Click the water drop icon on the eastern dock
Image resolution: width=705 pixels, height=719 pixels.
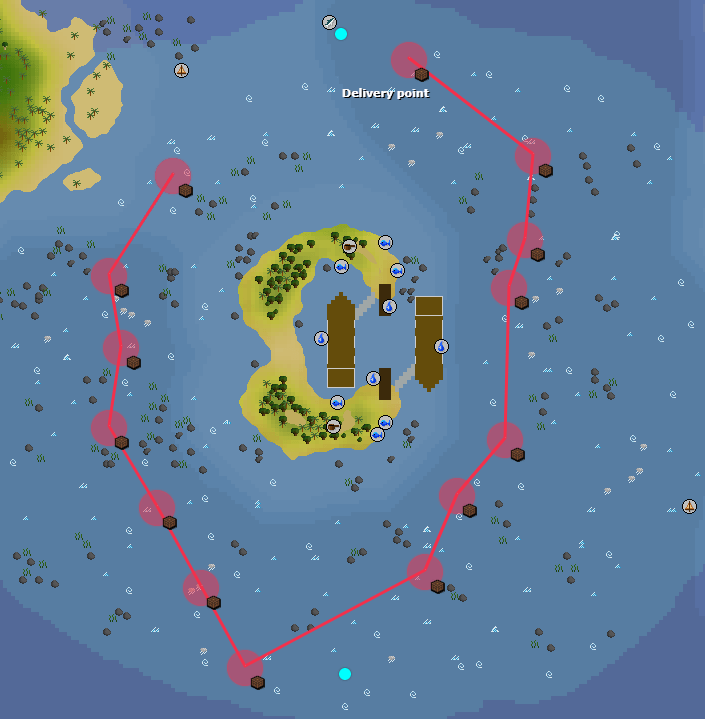pos(441,346)
